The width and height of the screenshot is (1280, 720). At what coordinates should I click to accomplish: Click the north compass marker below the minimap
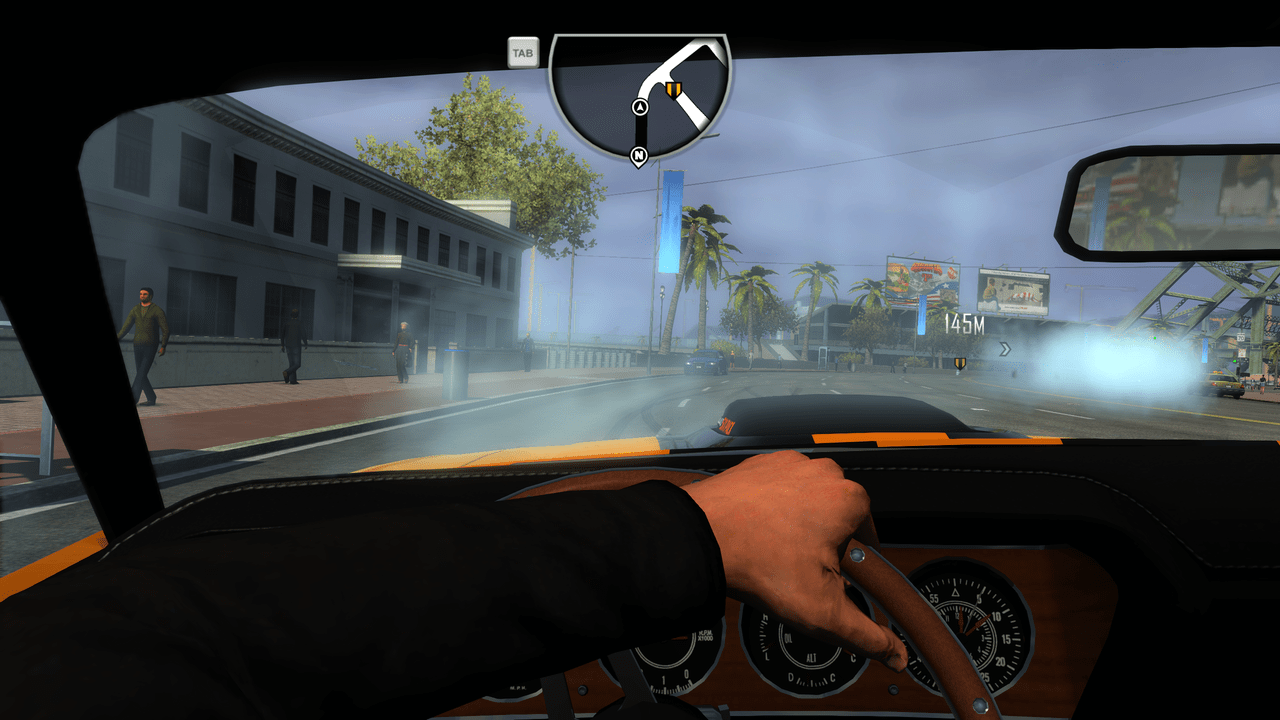637,155
